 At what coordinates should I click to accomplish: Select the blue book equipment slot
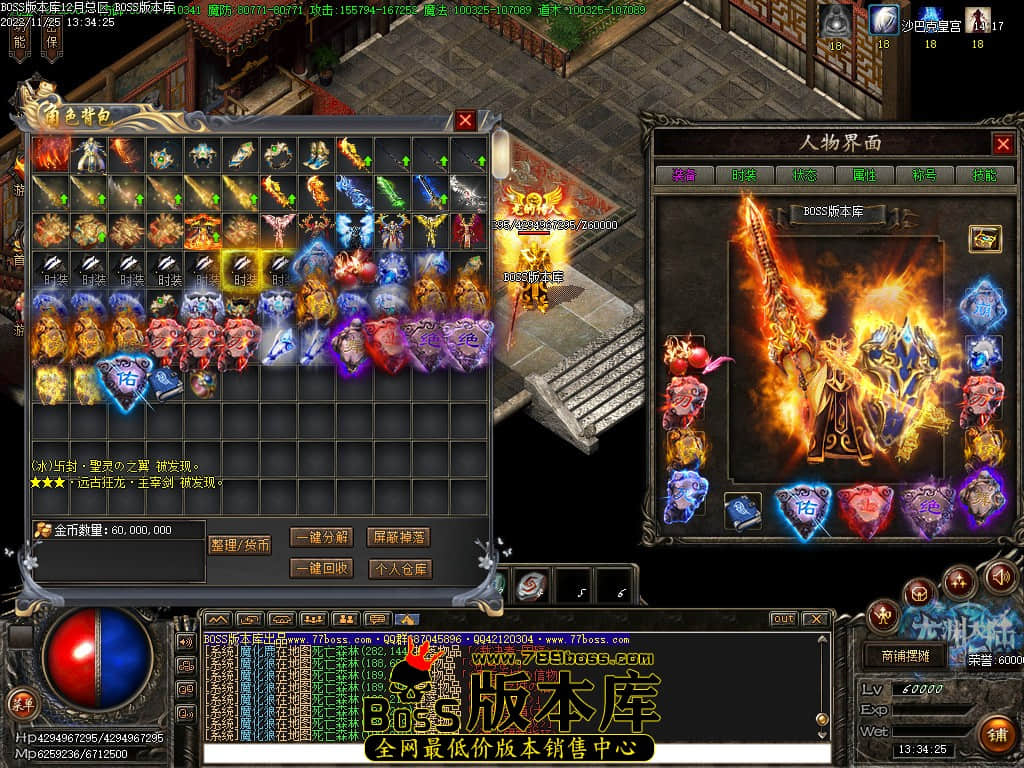pyautogui.click(x=742, y=511)
